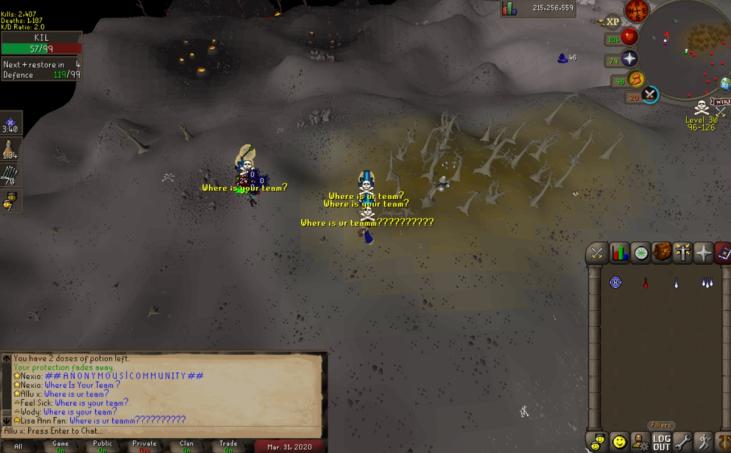Activate quick prayers via the prayer orb
Image resolution: width=731 pixels, height=453 pixels.
click(x=629, y=59)
